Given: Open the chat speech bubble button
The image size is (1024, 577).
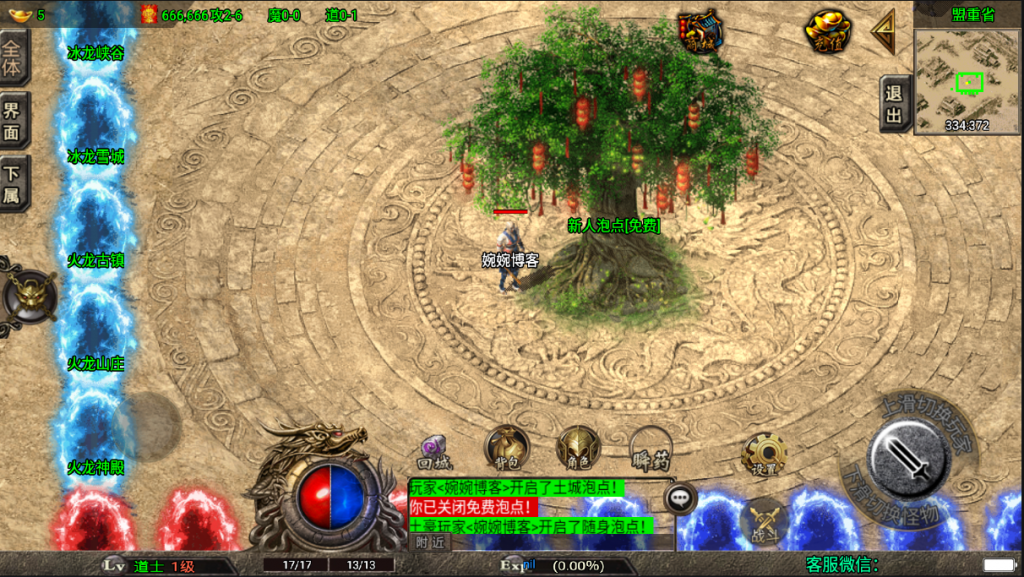Looking at the screenshot, I should click(680, 496).
